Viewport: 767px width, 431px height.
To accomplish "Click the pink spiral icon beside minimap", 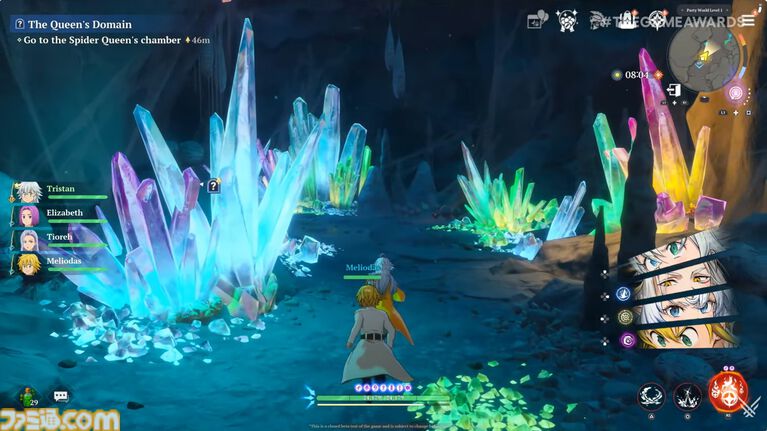I will coord(736,93).
